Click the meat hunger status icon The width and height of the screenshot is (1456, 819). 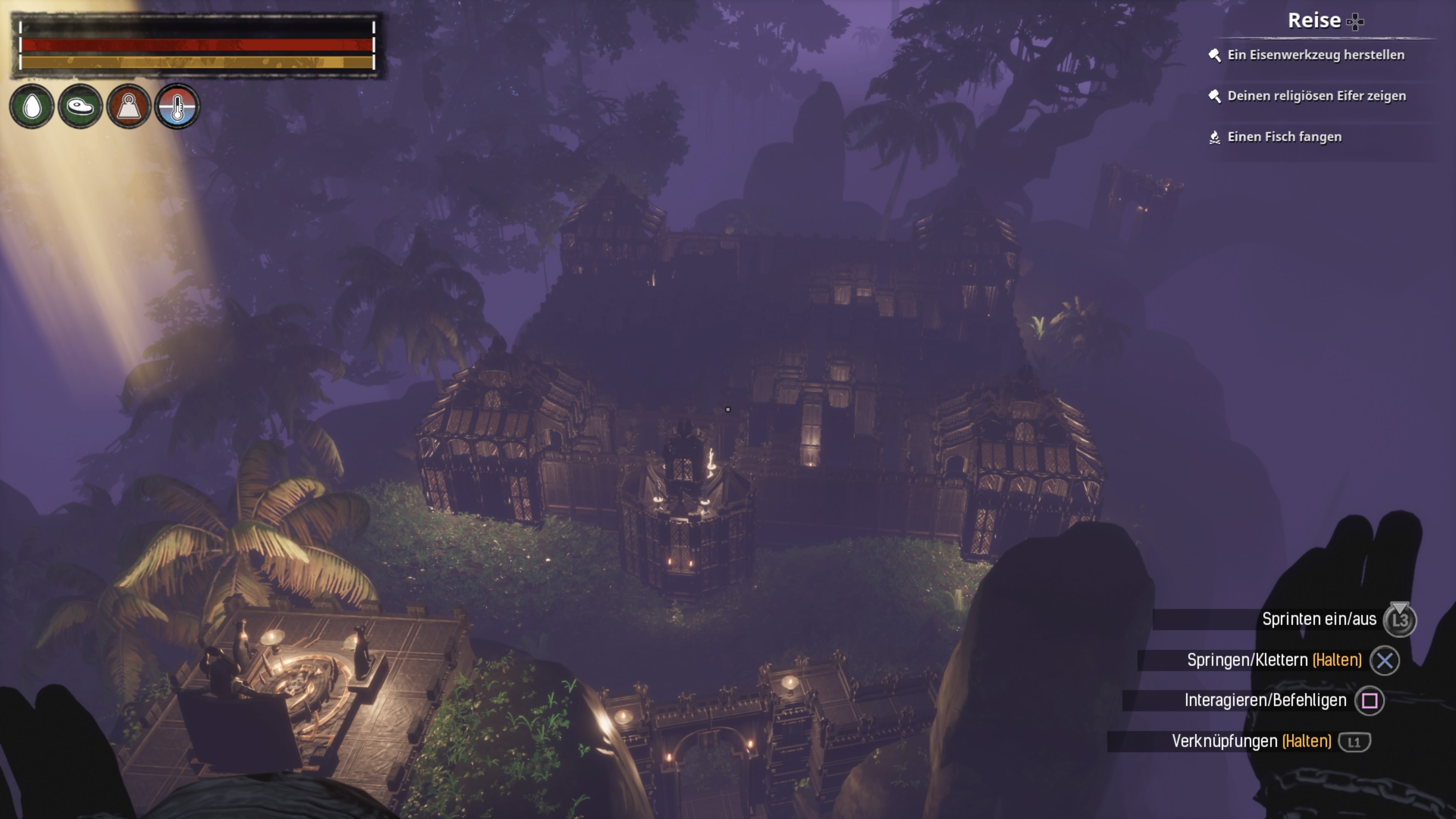(80, 106)
